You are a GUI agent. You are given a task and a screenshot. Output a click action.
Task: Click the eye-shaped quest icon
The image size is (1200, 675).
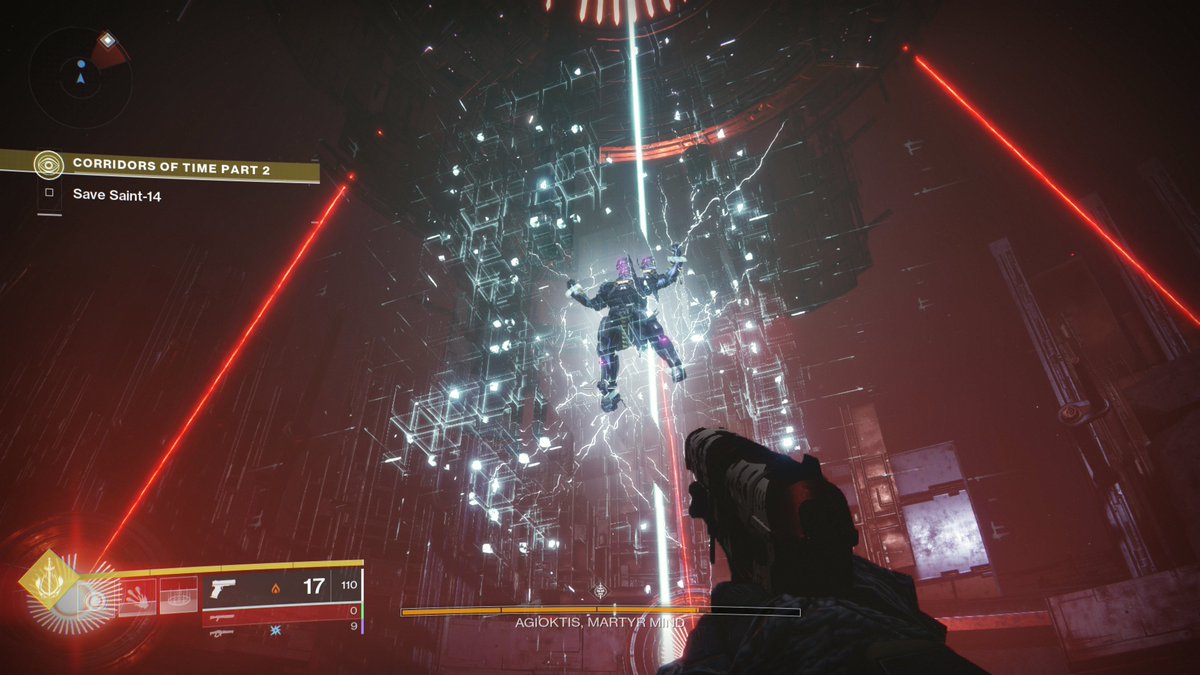coord(47,166)
